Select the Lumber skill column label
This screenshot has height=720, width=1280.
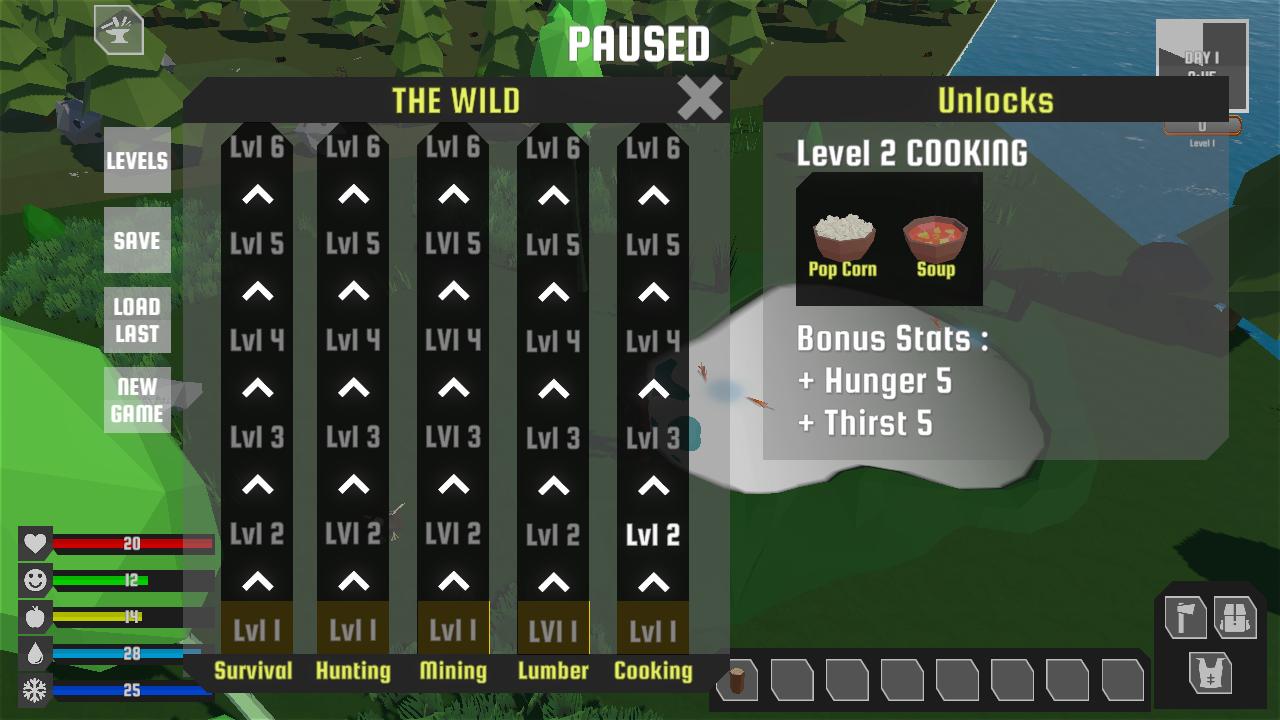pyautogui.click(x=553, y=671)
